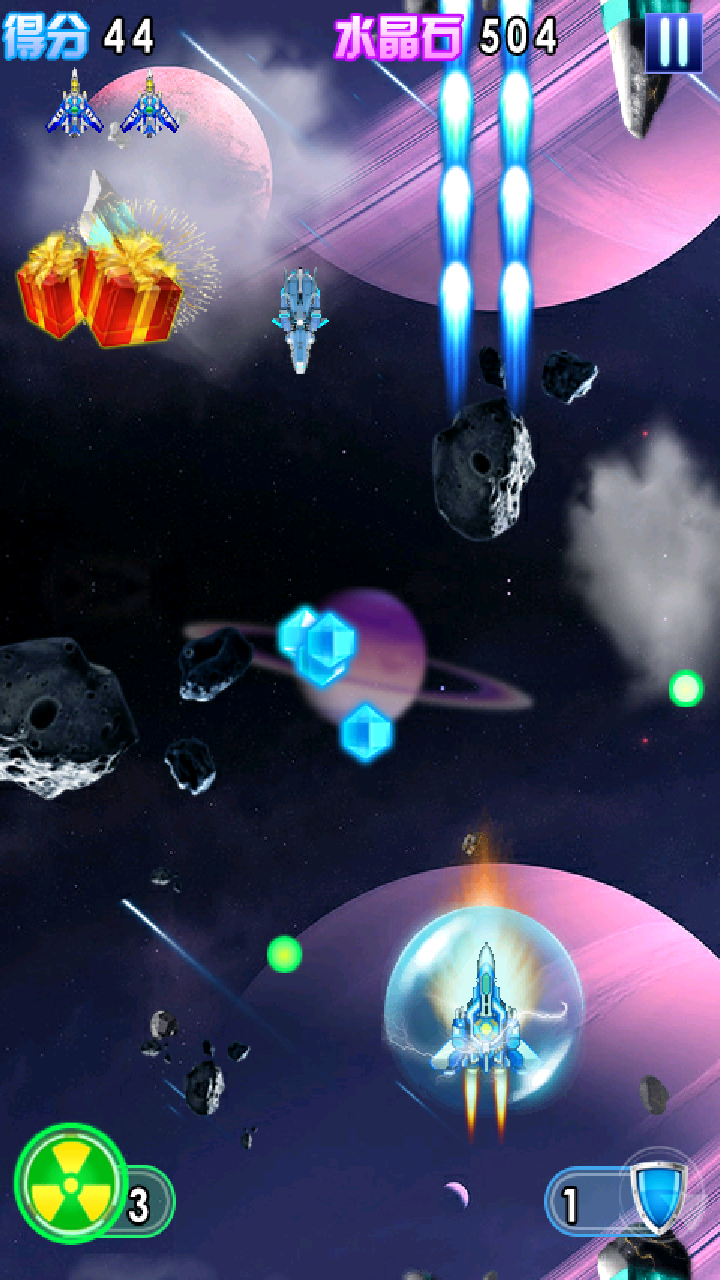Viewport: 720px width, 1280px height.
Task: Activate the nuclear bomb ability
Action: (70, 1184)
